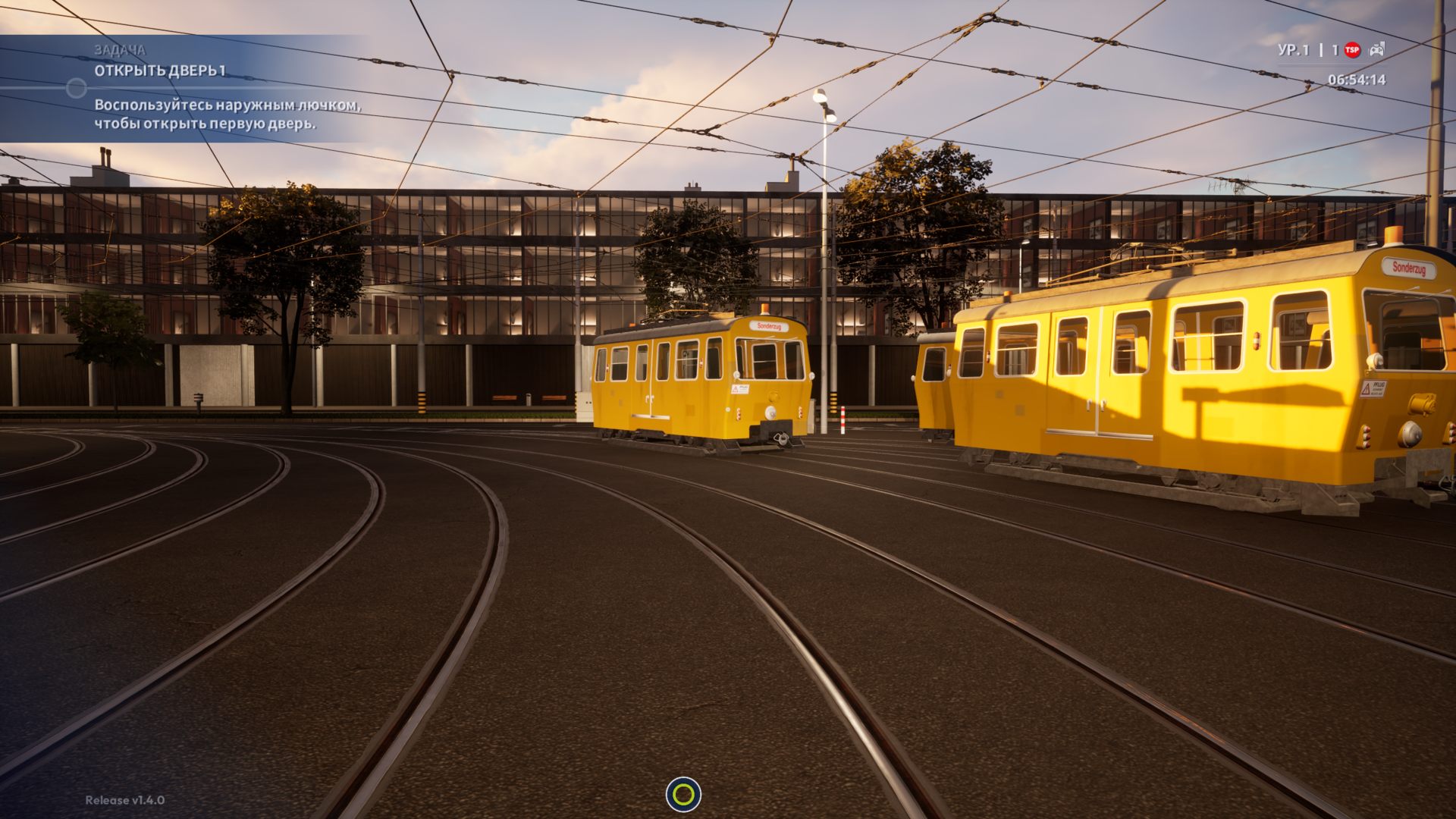Open the task tracker "ОТКРЫТЬ ДВЕРЬ 1"
1456x819 pixels.
[160, 71]
